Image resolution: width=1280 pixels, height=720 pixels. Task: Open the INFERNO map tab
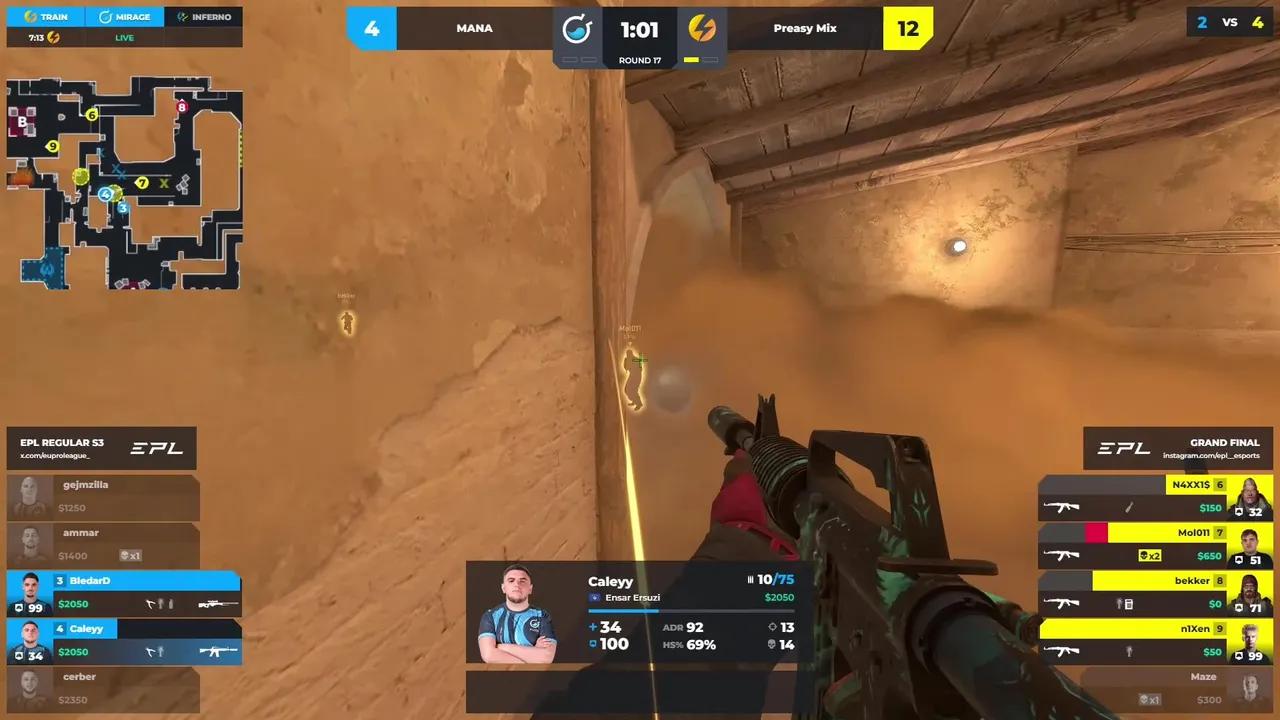(x=205, y=16)
